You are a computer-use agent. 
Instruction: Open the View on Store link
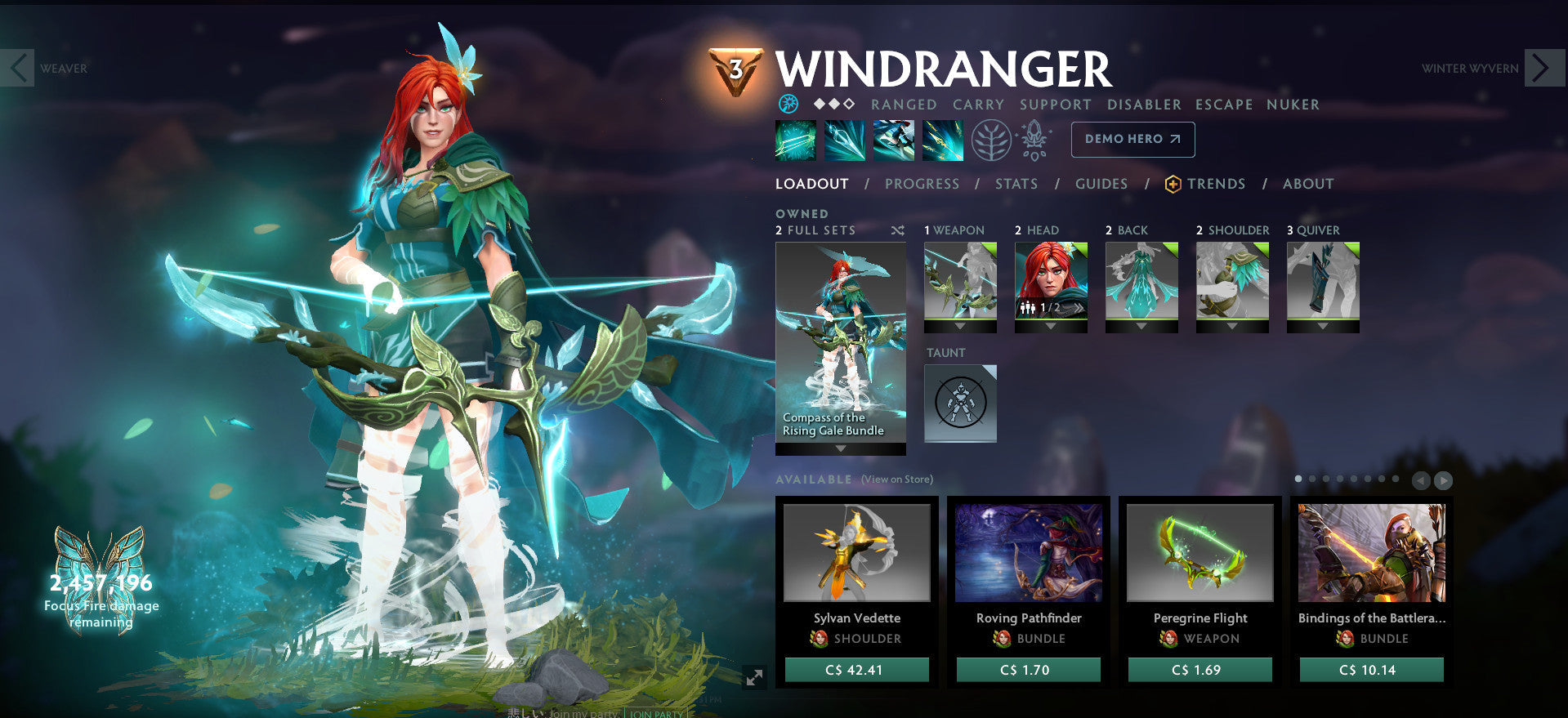(x=896, y=479)
